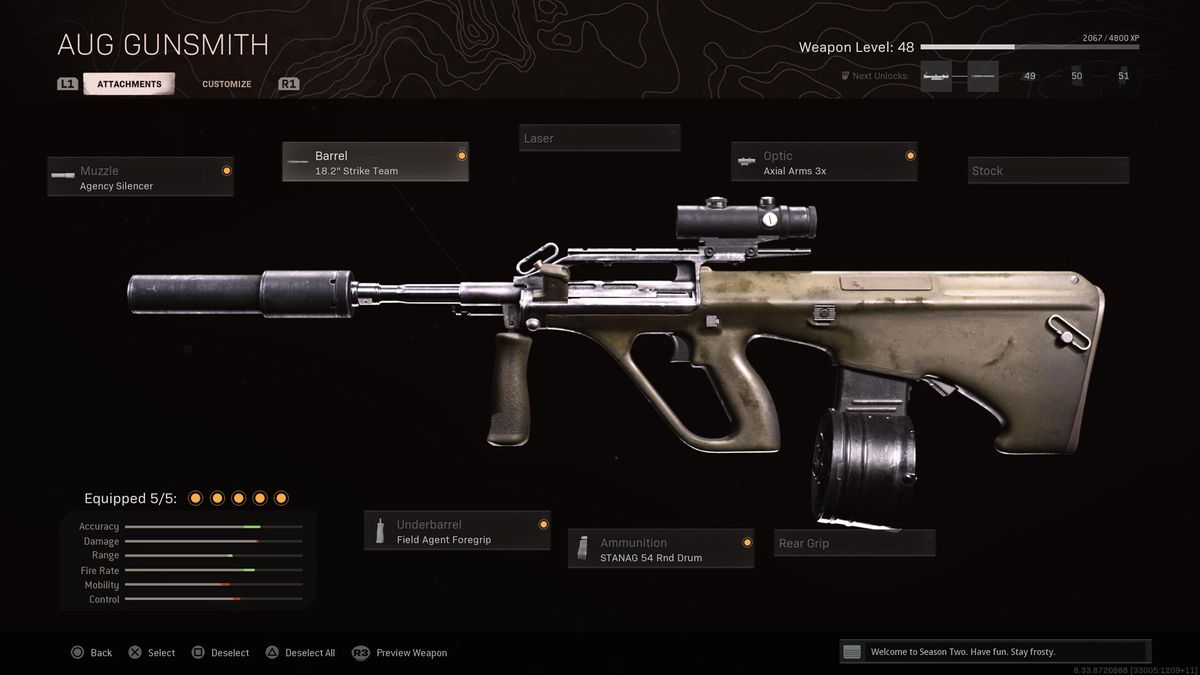Click Deselect All attachments
The width and height of the screenshot is (1200, 675).
point(300,653)
